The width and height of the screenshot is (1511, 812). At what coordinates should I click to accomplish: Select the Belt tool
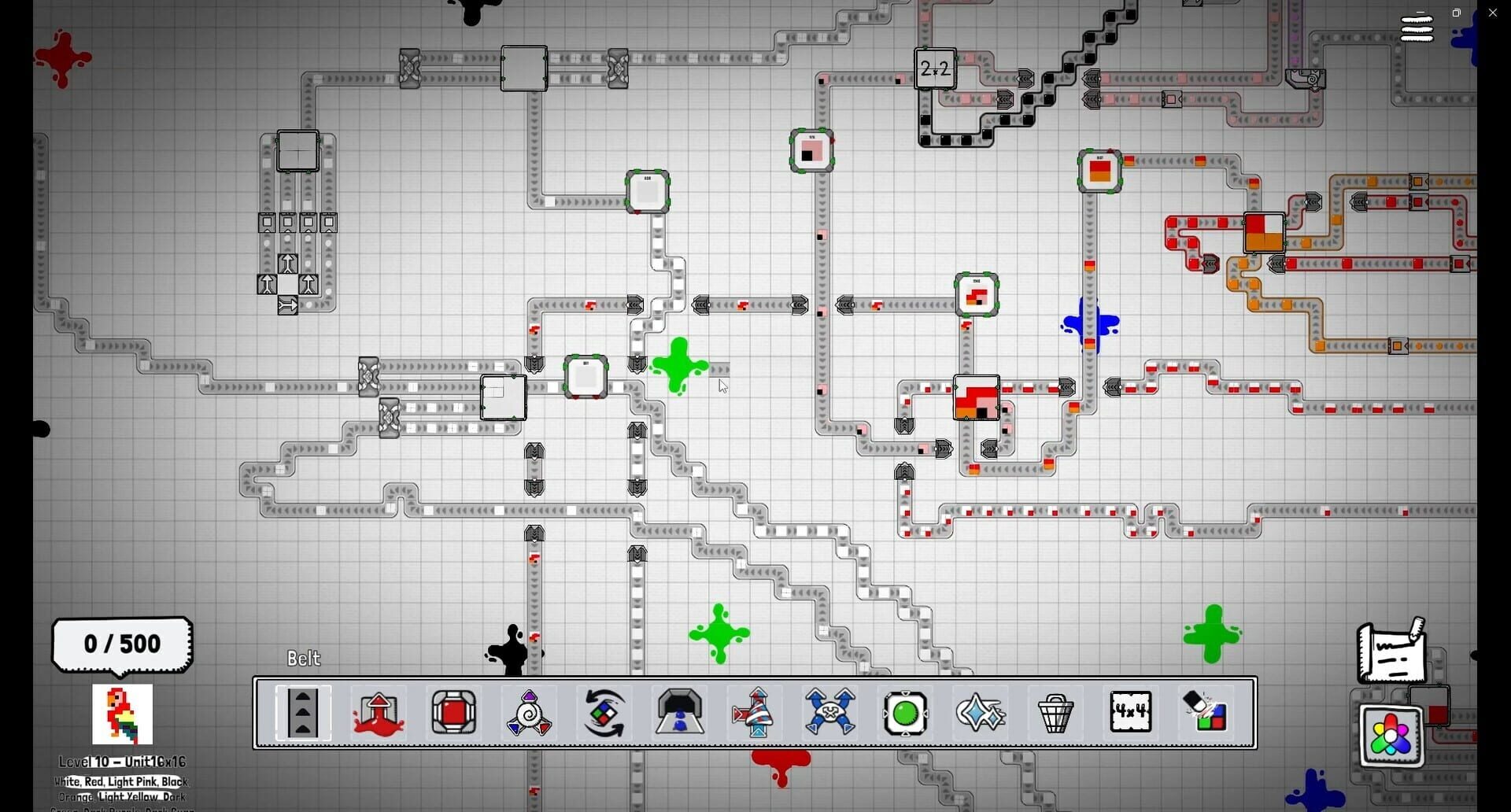(303, 712)
